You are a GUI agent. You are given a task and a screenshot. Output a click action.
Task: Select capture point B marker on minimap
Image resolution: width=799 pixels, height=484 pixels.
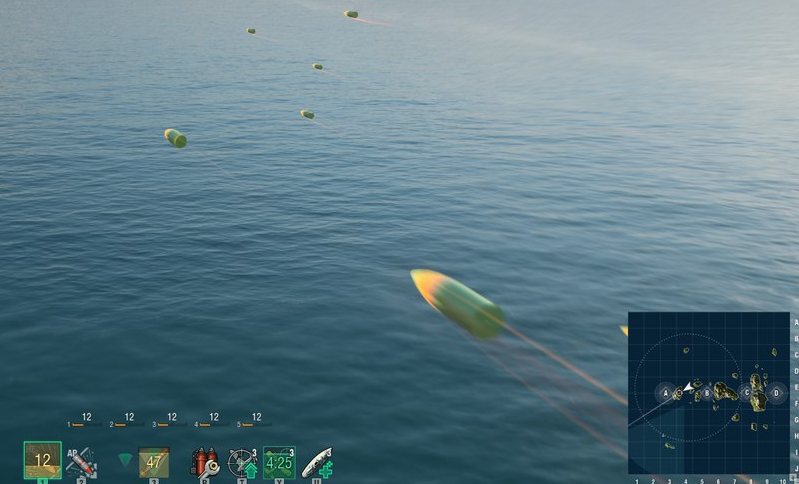point(707,393)
